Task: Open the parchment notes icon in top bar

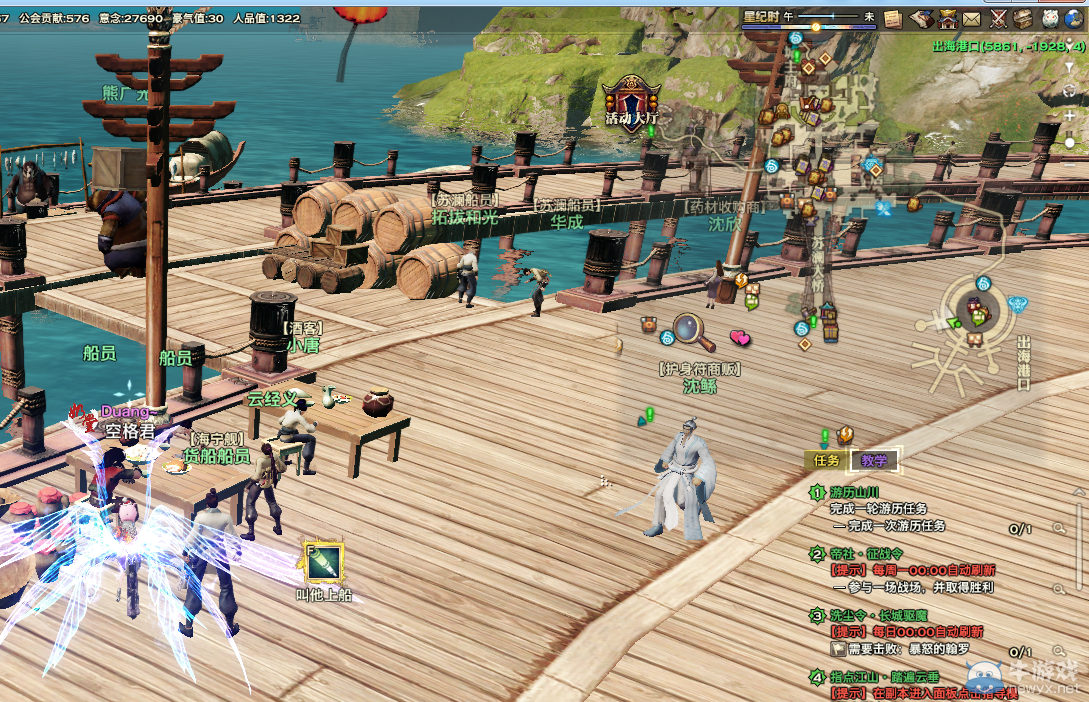Action: pos(893,19)
